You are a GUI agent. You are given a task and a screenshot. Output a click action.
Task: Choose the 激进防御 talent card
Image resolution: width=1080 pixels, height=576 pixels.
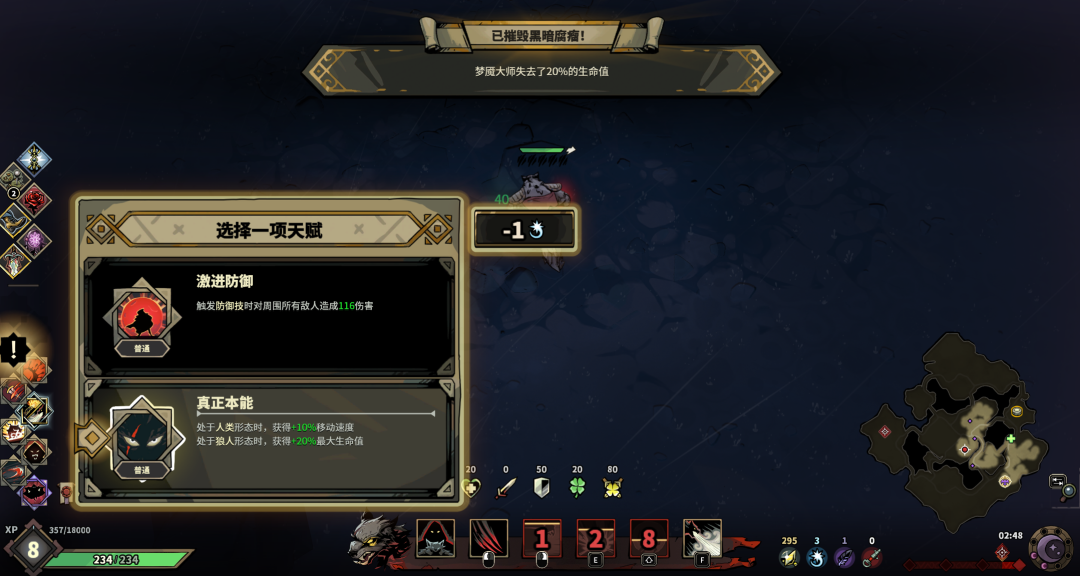268,316
